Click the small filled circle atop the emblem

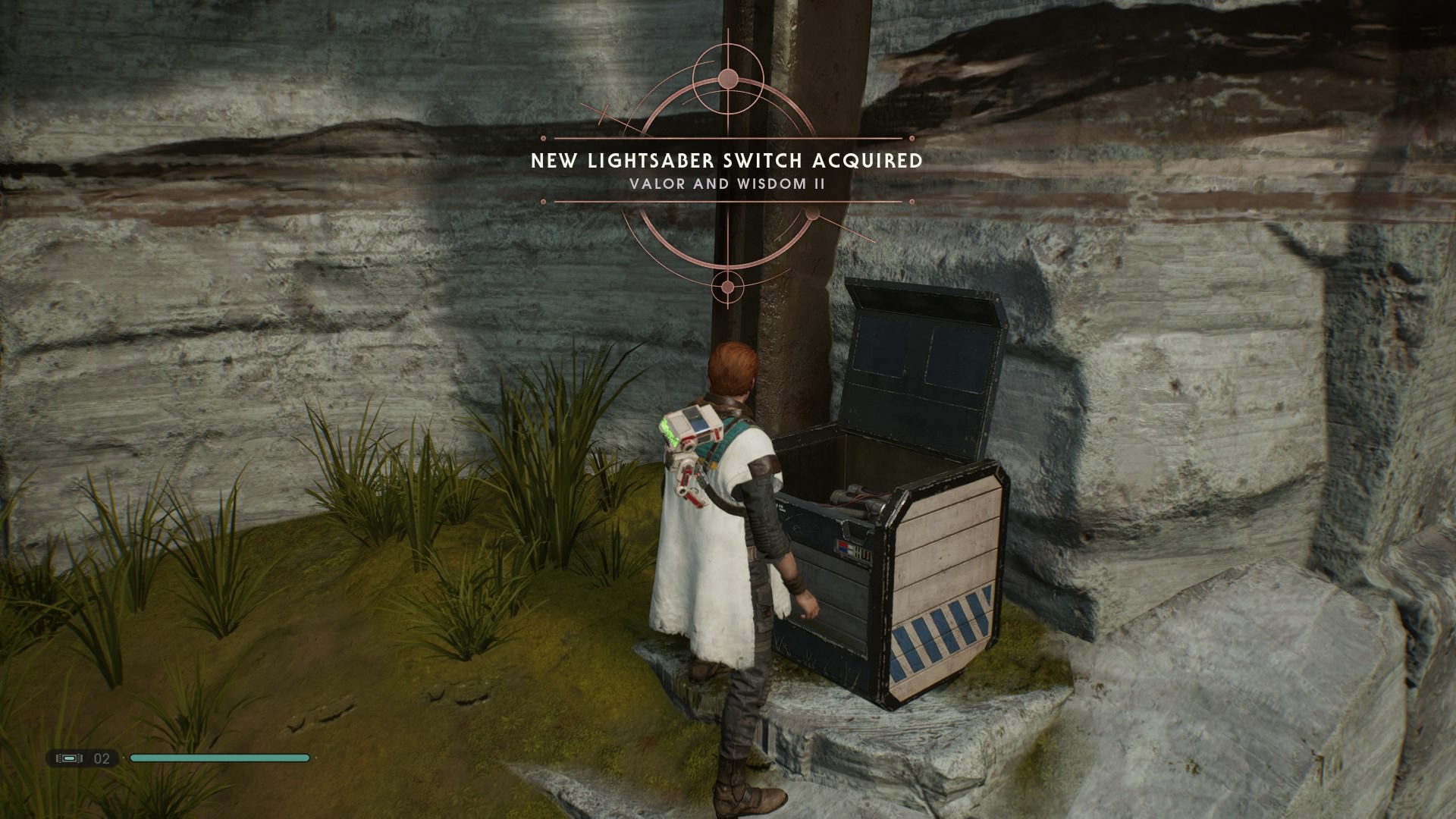click(728, 78)
